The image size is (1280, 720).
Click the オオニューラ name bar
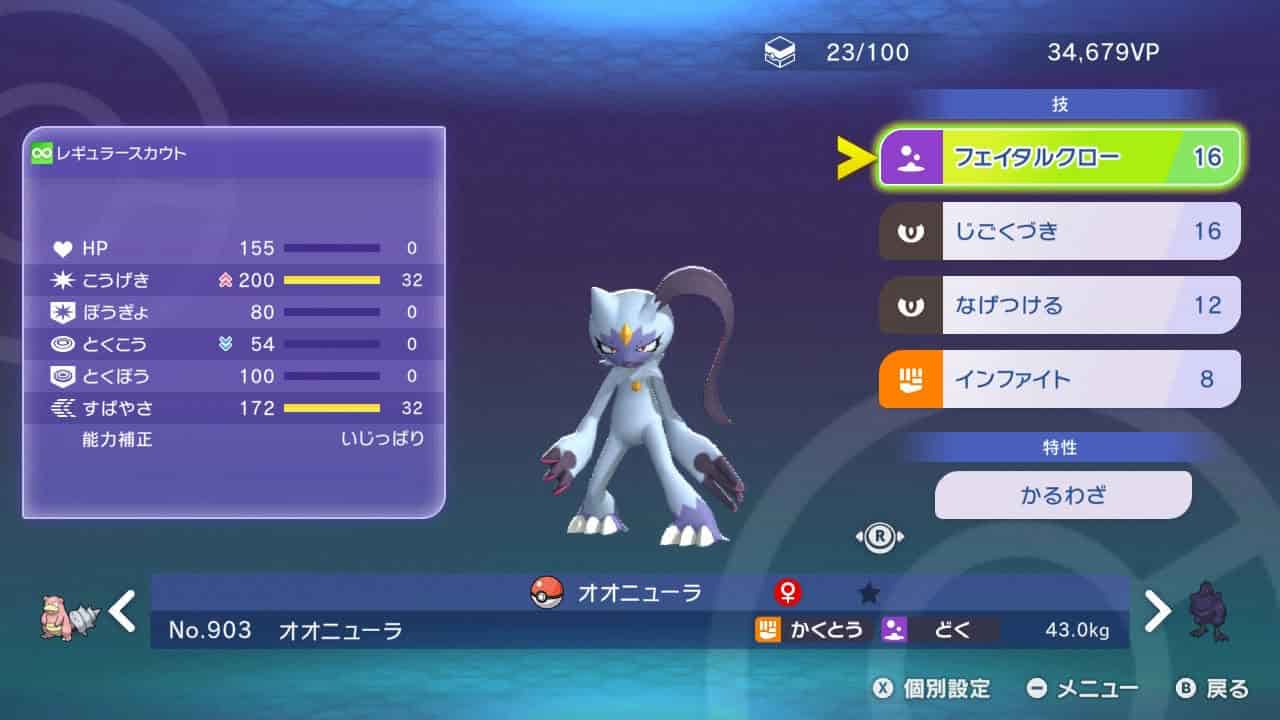click(640, 593)
